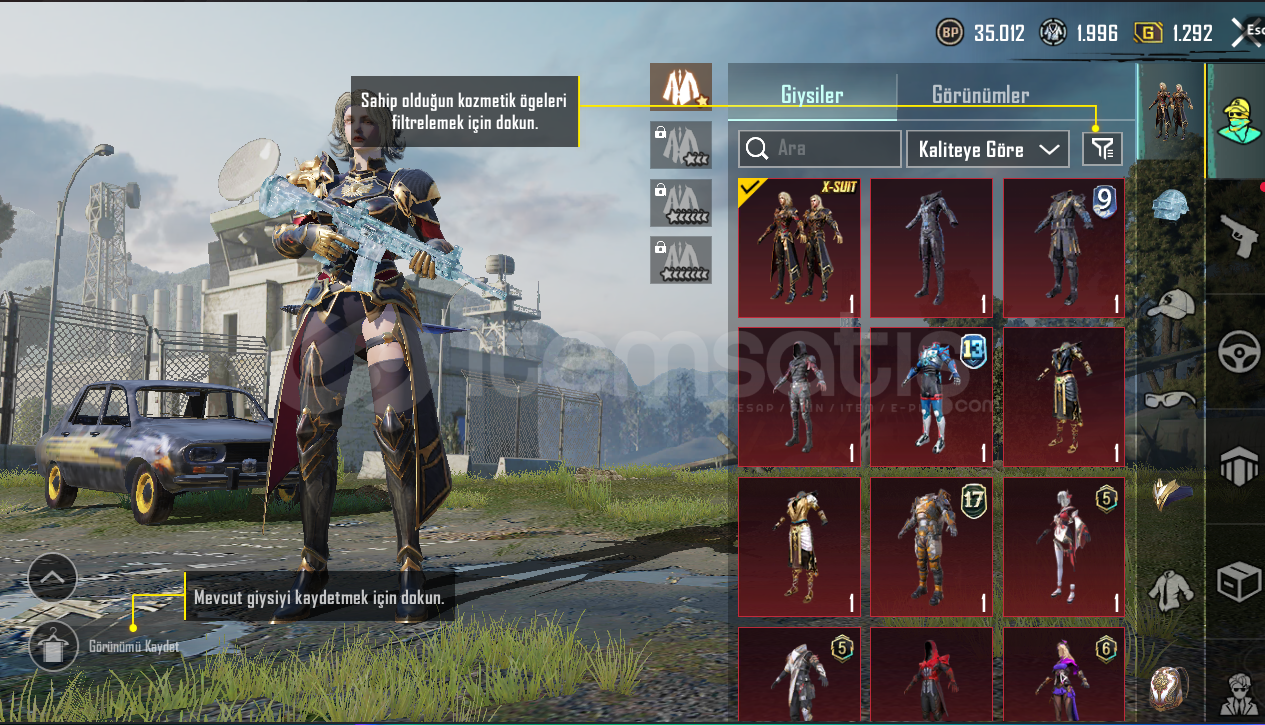
Task: Show the baseball cap headwear category
Action: click(x=1172, y=304)
